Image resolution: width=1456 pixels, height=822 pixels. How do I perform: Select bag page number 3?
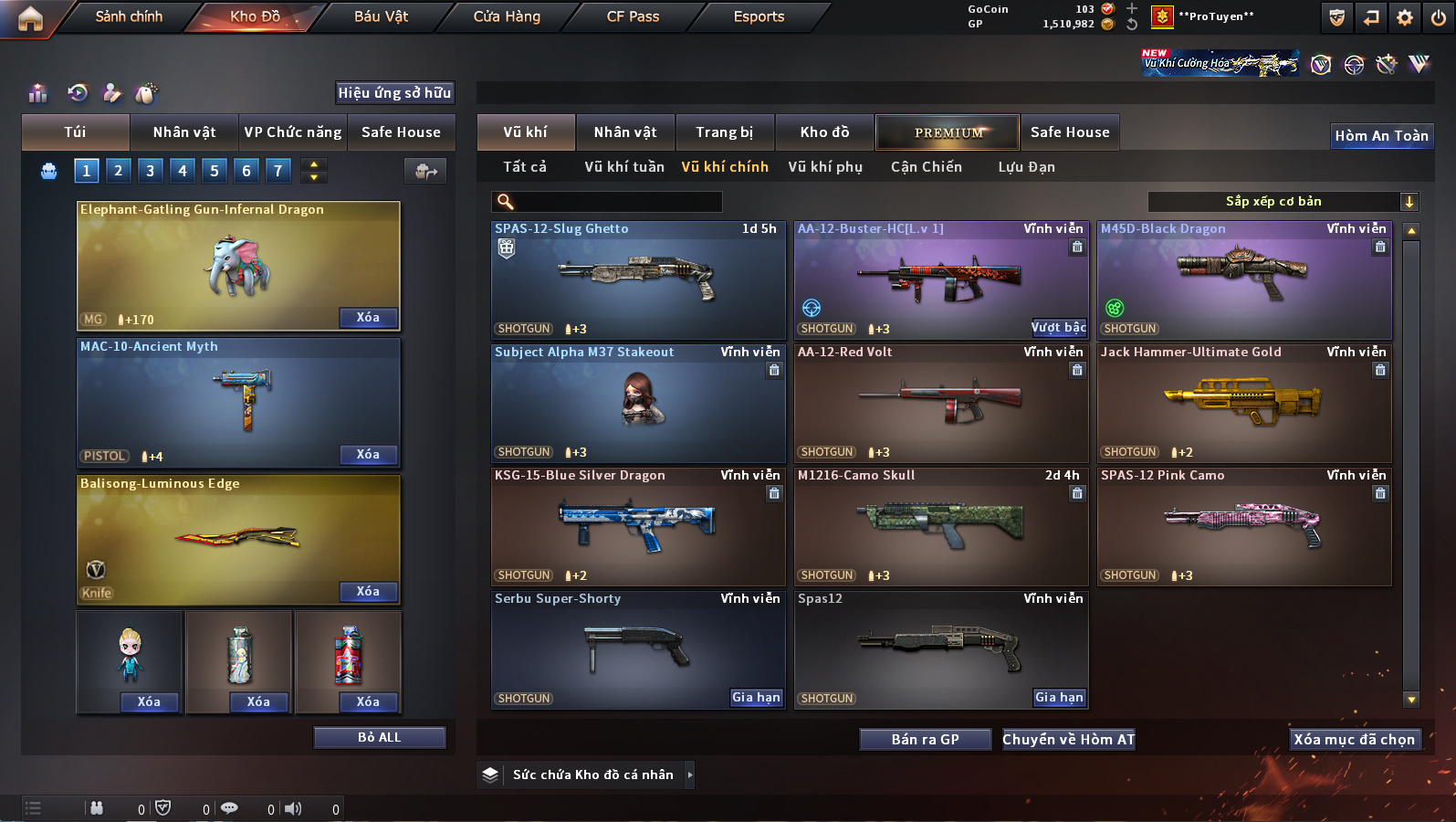tap(151, 171)
